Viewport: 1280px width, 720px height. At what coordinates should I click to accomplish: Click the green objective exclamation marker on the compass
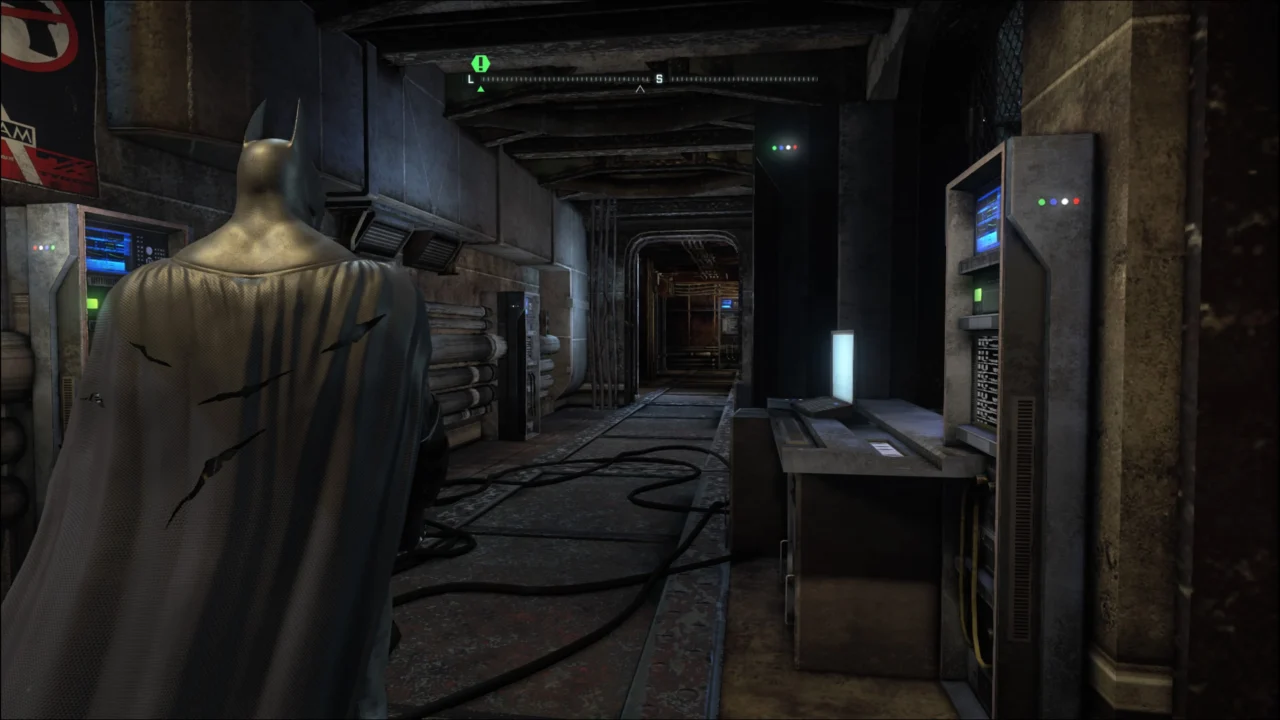point(479,63)
